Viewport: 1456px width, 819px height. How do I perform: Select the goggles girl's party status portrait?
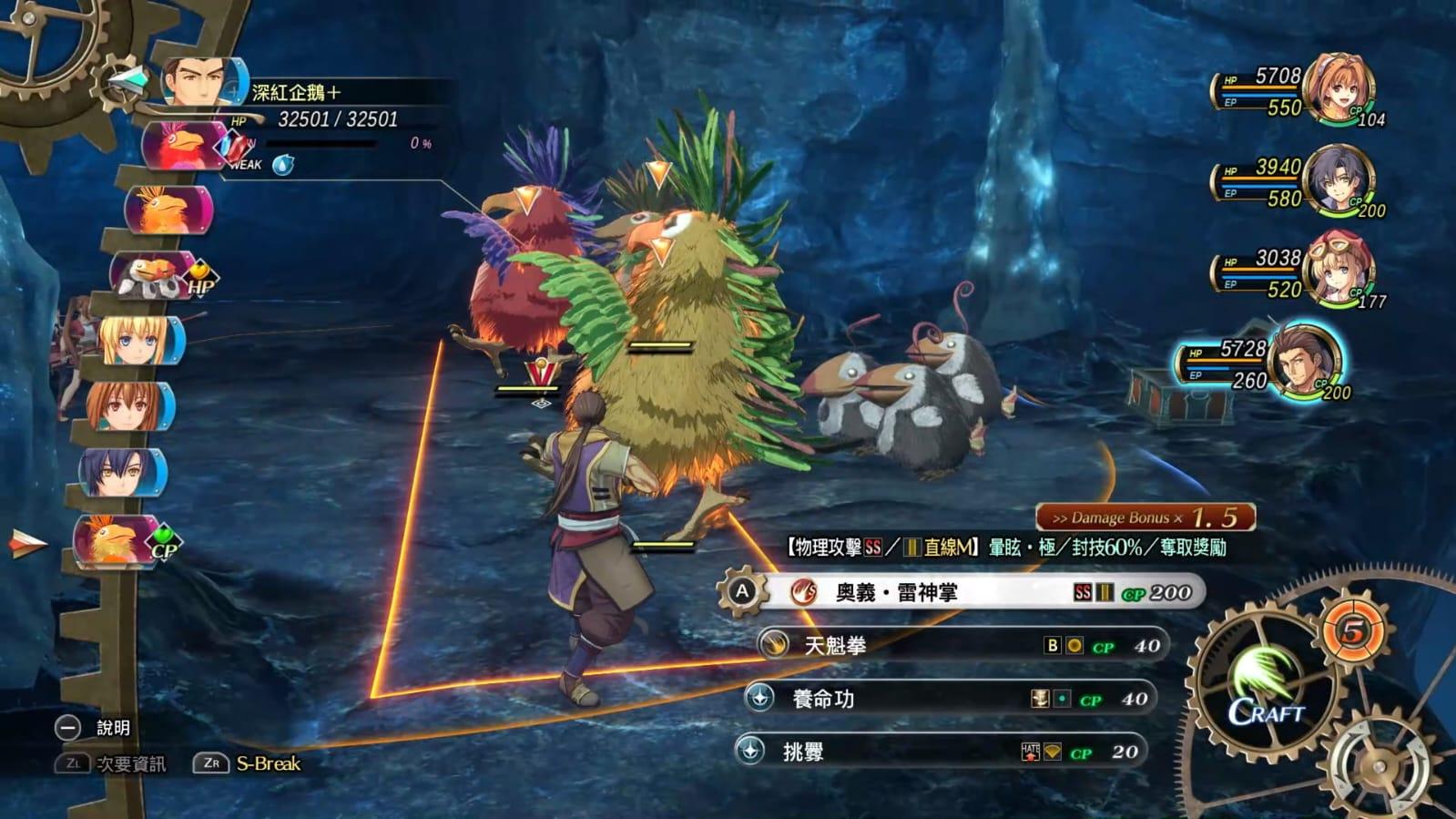1337,271
